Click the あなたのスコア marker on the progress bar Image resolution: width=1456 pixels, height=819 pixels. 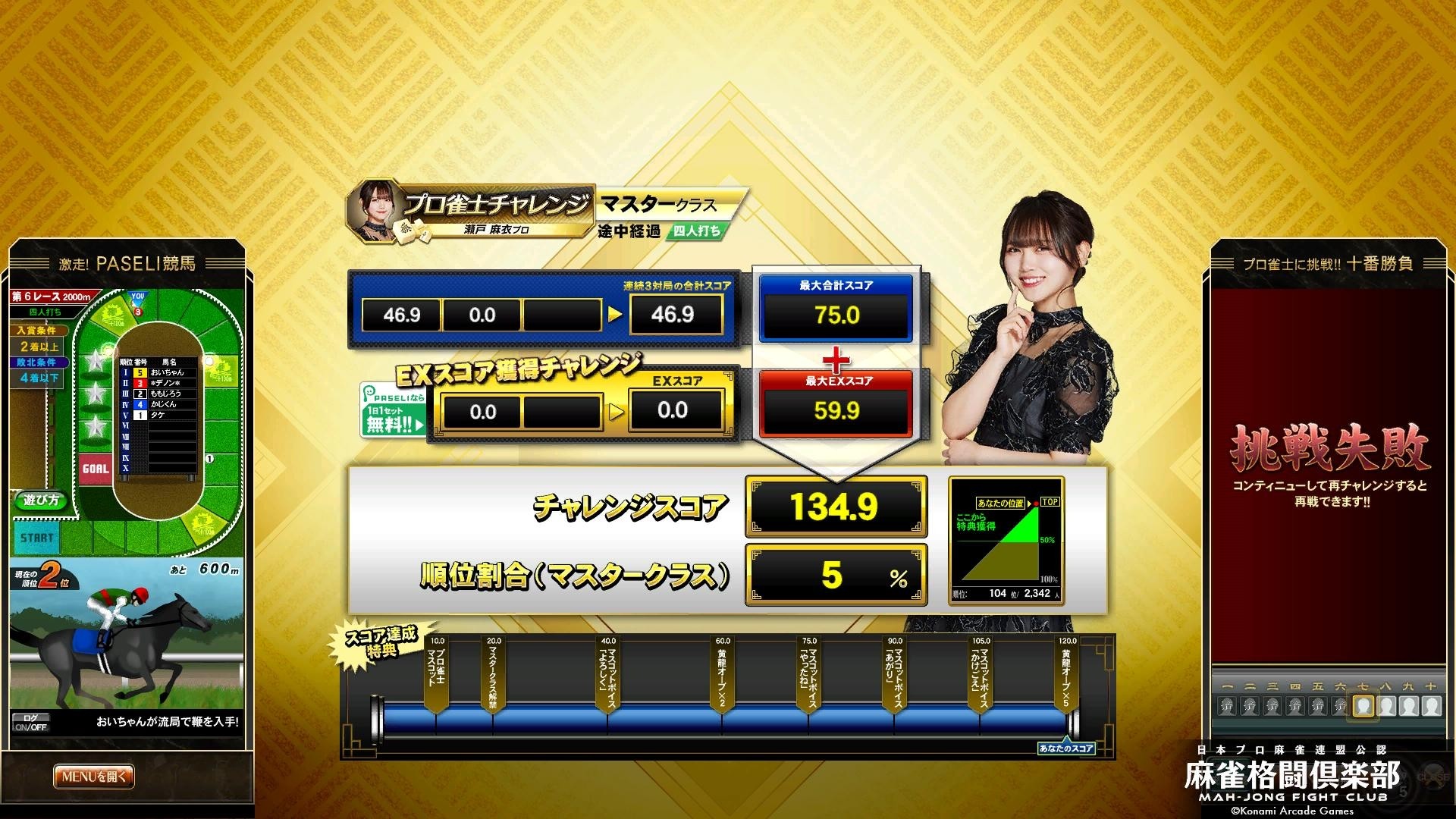click(1065, 747)
